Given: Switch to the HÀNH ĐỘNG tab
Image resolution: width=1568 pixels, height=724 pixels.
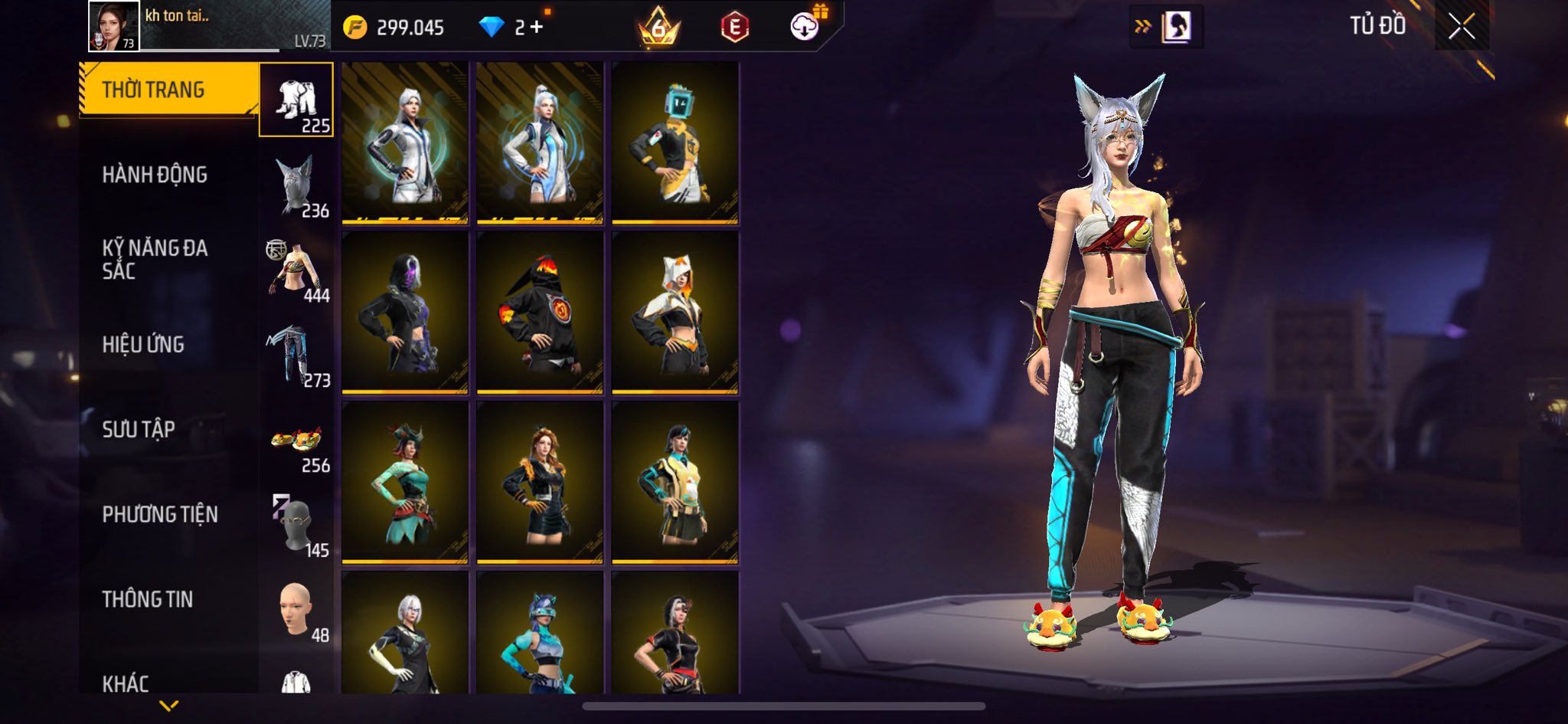Looking at the screenshot, I should 155,175.
